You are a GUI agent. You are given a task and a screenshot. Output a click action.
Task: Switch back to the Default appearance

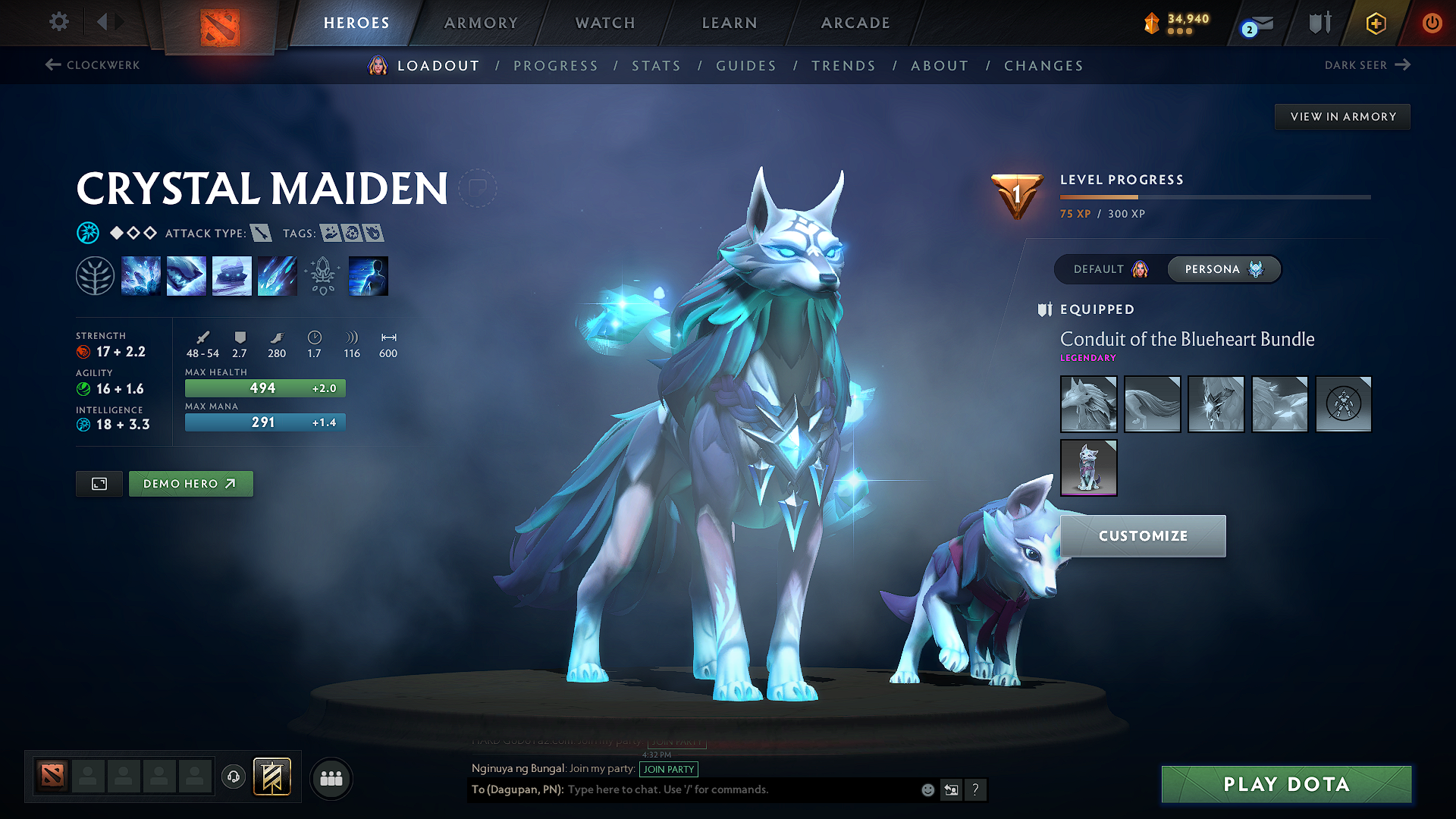[x=1109, y=269]
